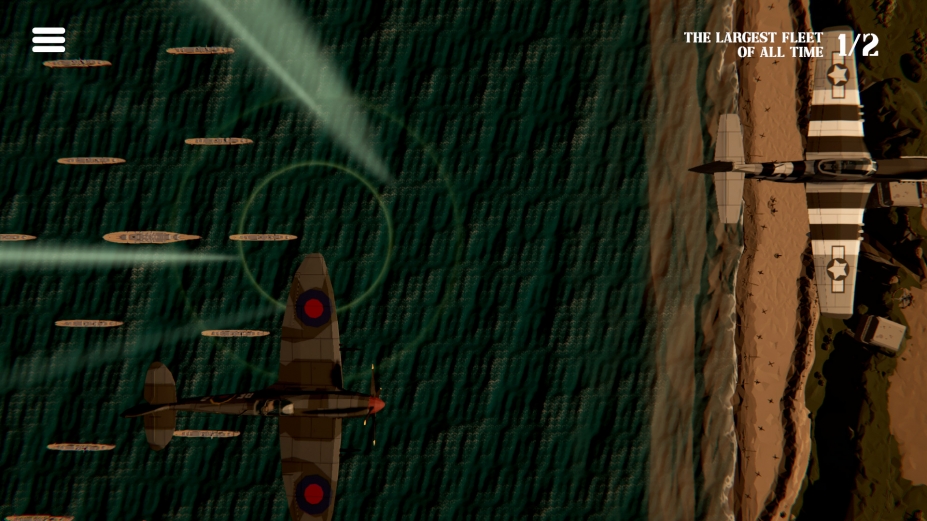The width and height of the screenshot is (927, 521).
Task: Open the hamburger menu icon
Action: click(x=48, y=40)
